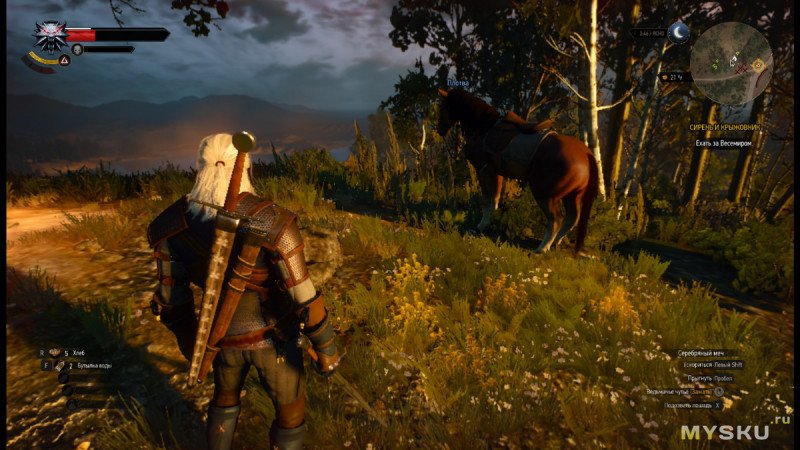Click the yellow quest marker on the minimap
The image size is (800, 450).
click(x=757, y=64)
